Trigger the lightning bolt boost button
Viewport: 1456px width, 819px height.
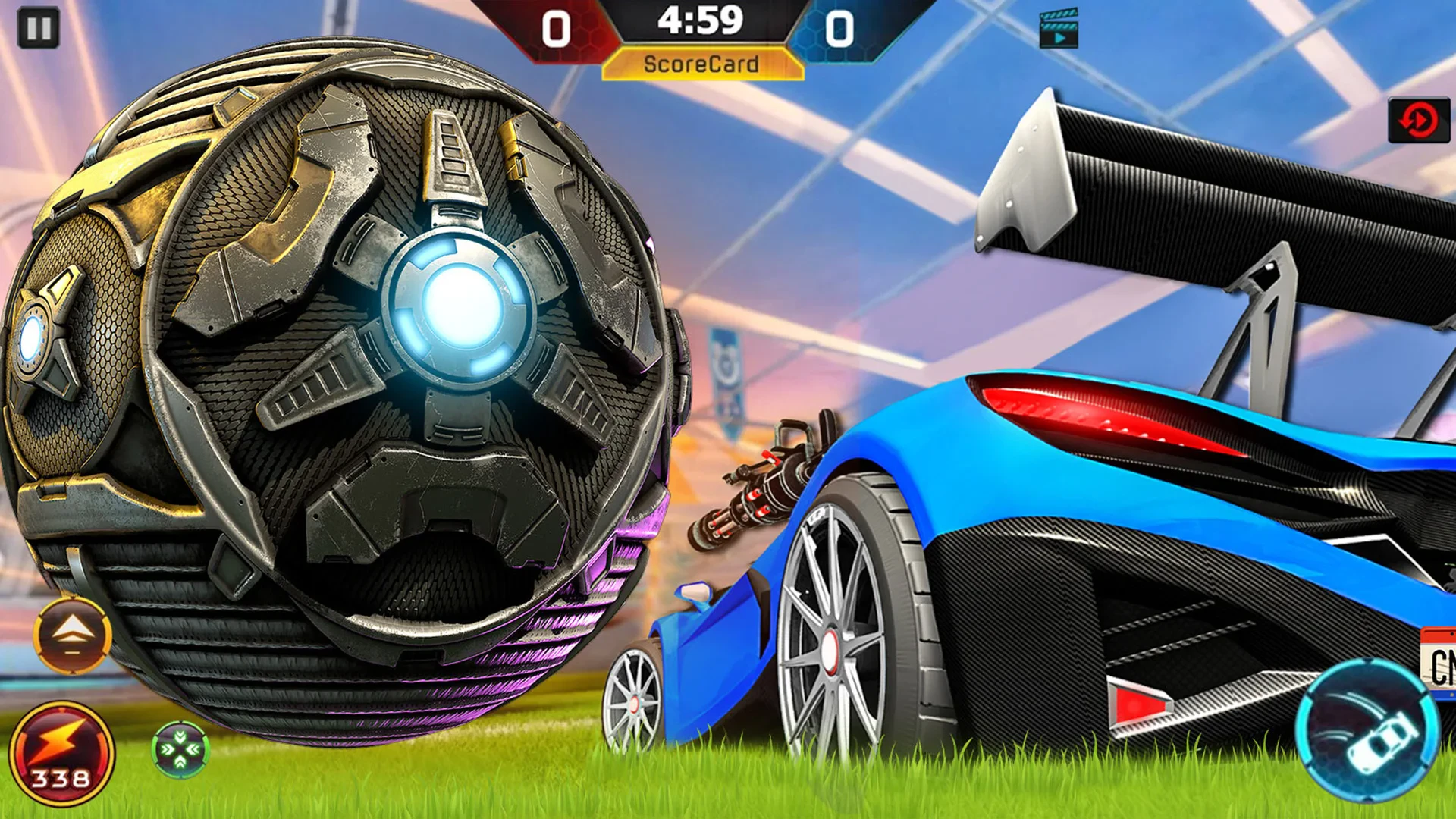click(61, 754)
